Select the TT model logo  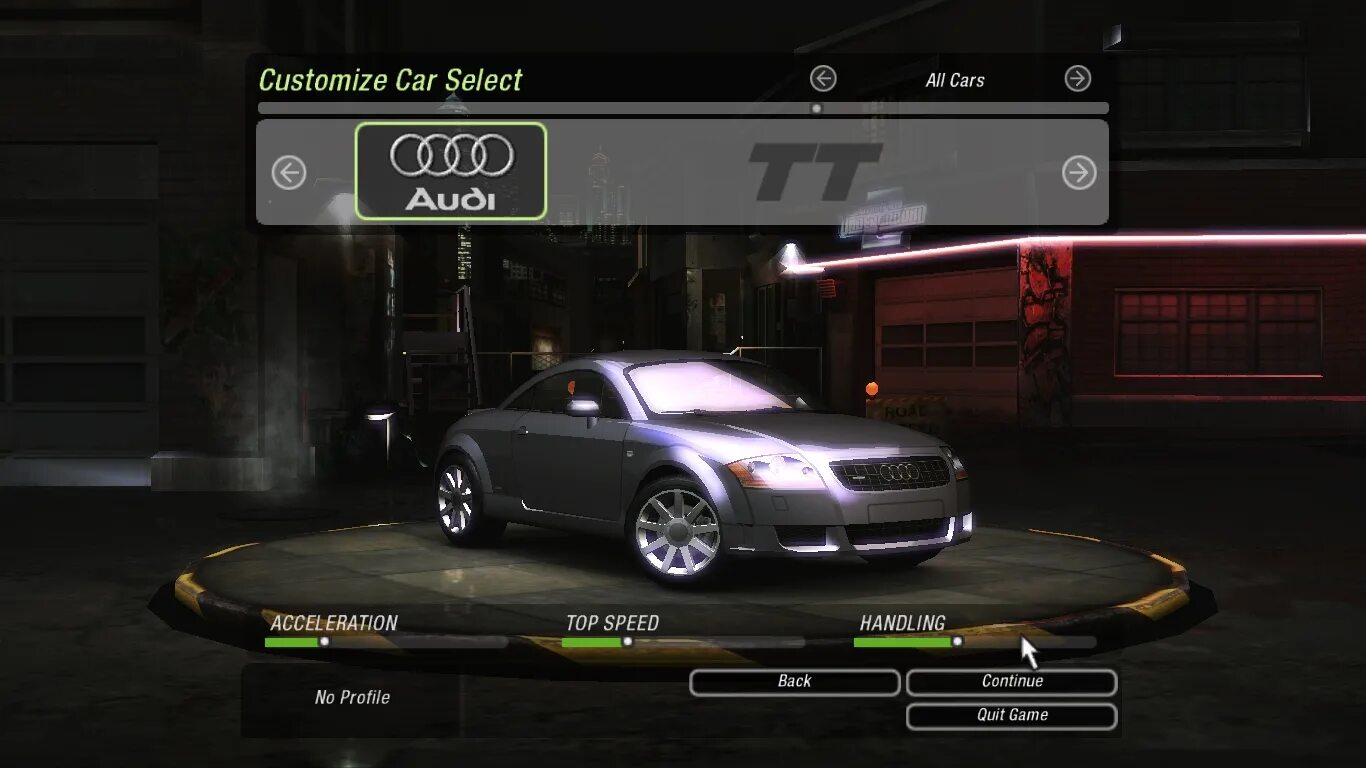click(814, 171)
